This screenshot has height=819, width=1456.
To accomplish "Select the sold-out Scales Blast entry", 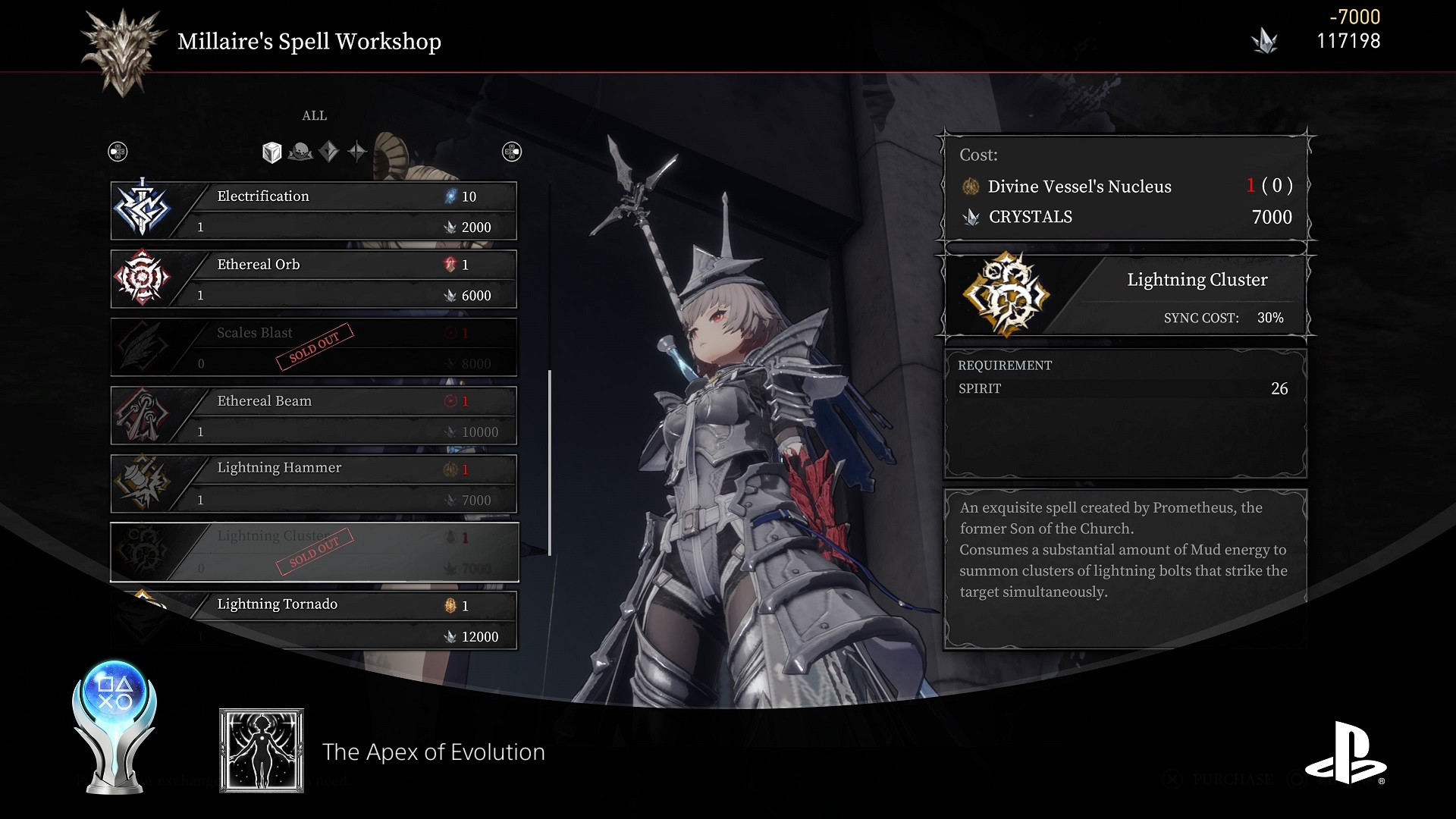I will [314, 347].
